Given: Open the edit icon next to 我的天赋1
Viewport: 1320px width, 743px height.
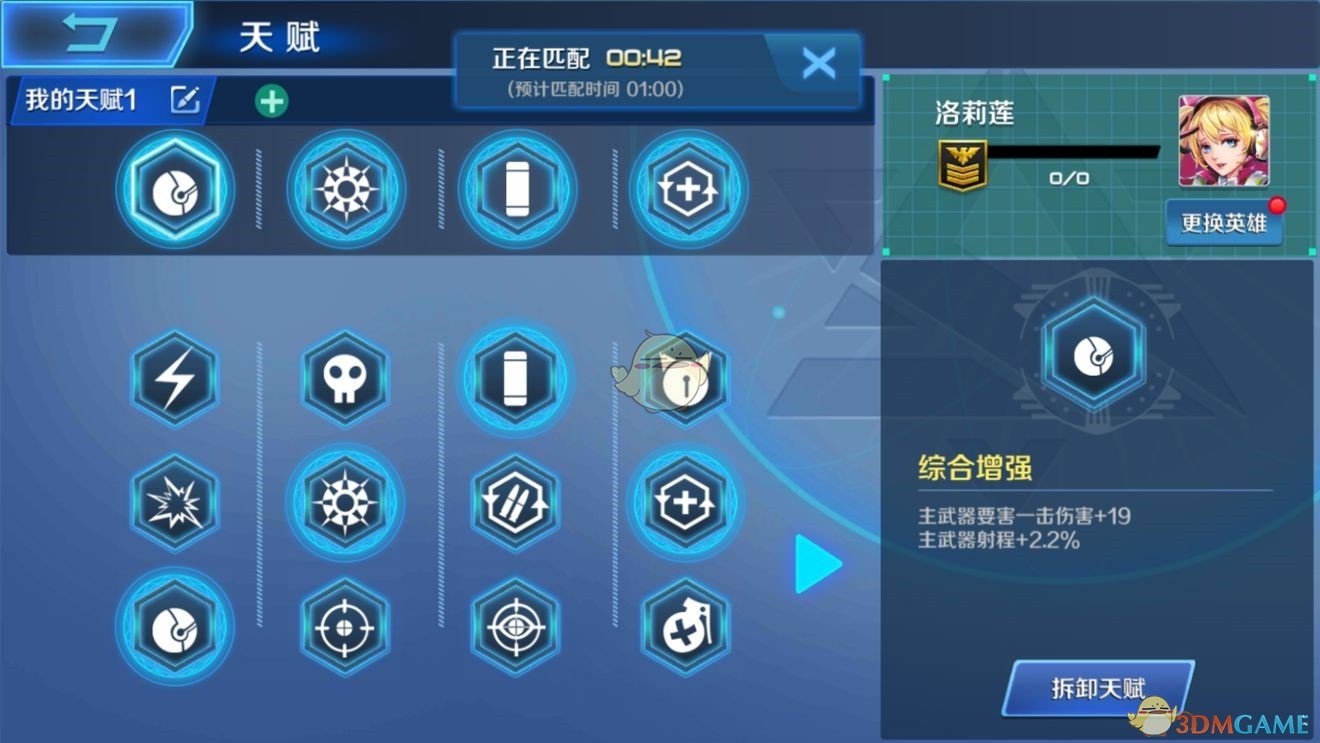Looking at the screenshot, I should click(x=183, y=99).
